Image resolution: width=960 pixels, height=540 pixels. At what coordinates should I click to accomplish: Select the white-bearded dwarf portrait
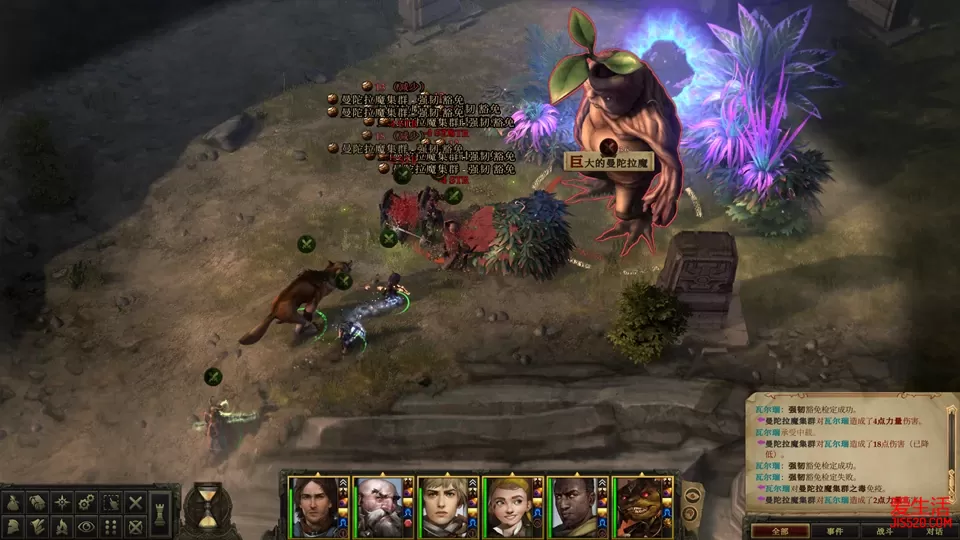pyautogui.click(x=382, y=507)
